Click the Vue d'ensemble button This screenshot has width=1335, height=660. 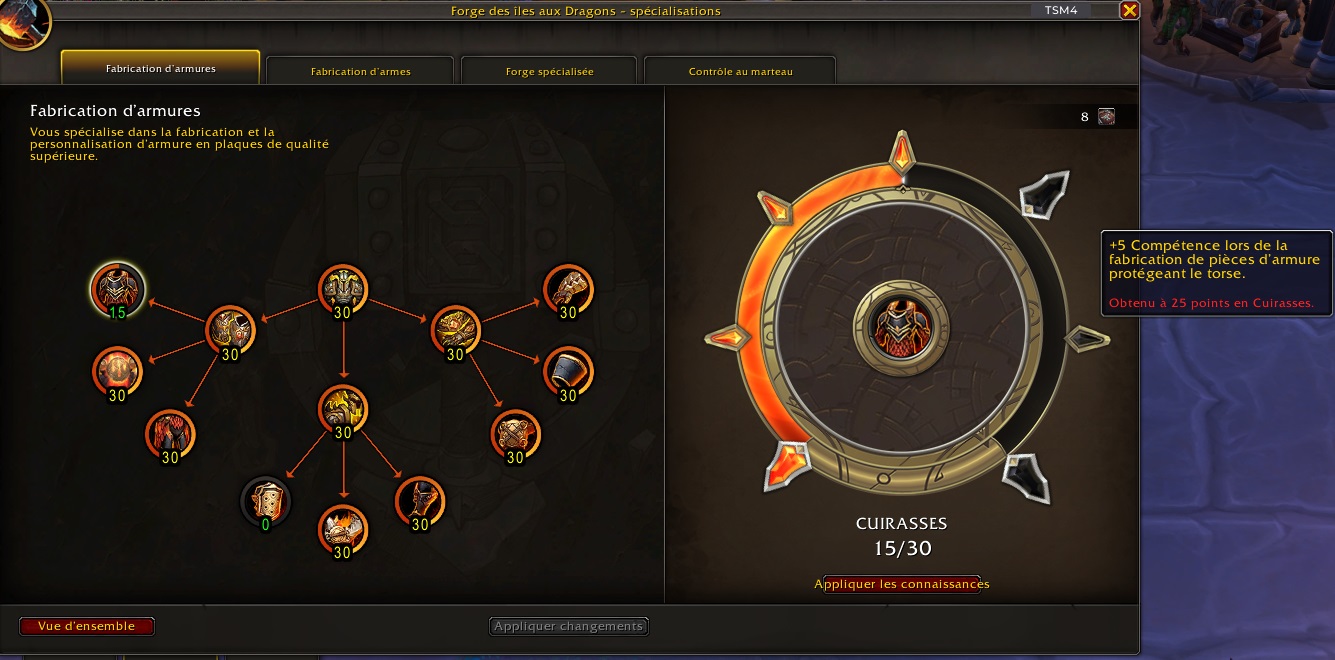pos(86,626)
